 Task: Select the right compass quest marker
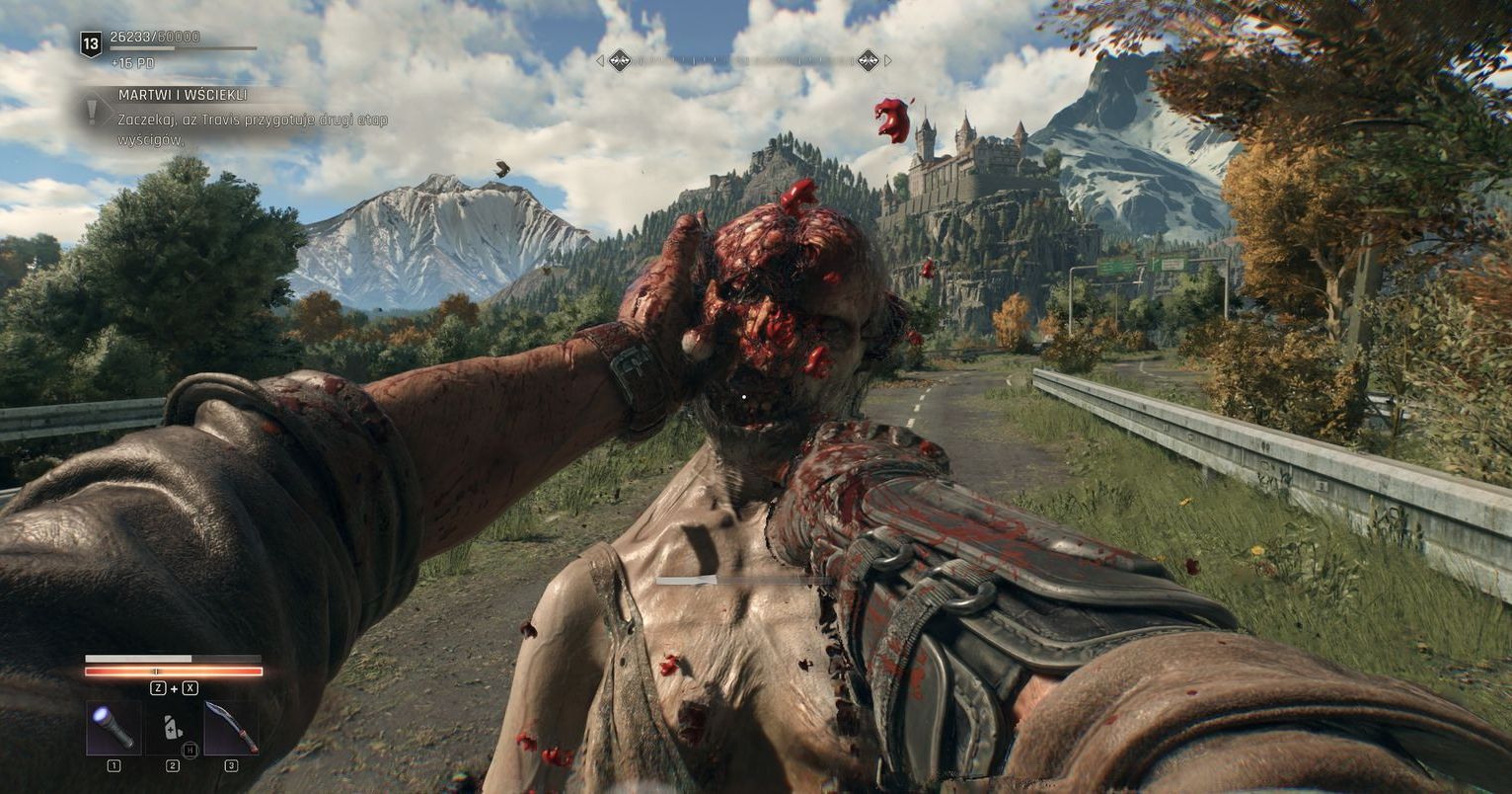click(x=868, y=60)
